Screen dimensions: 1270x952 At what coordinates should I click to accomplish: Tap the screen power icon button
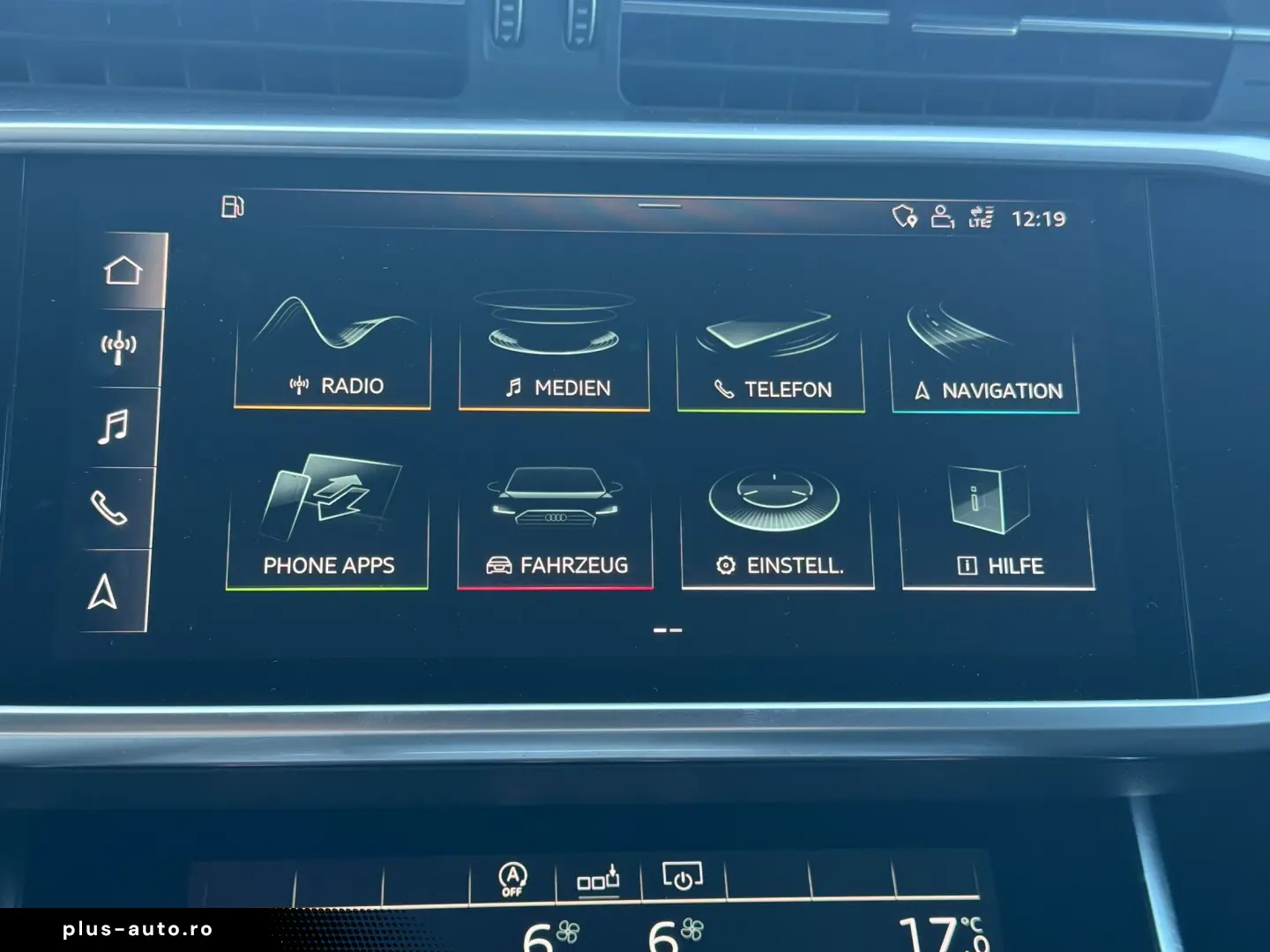(683, 877)
